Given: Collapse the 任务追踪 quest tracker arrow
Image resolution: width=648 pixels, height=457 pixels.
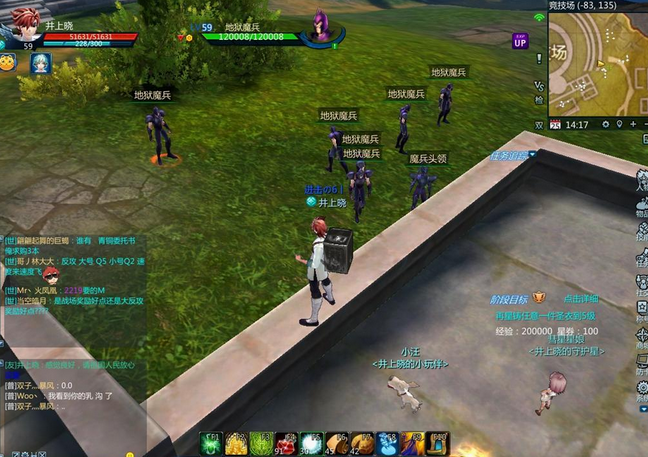Looking at the screenshot, I should (533, 156).
